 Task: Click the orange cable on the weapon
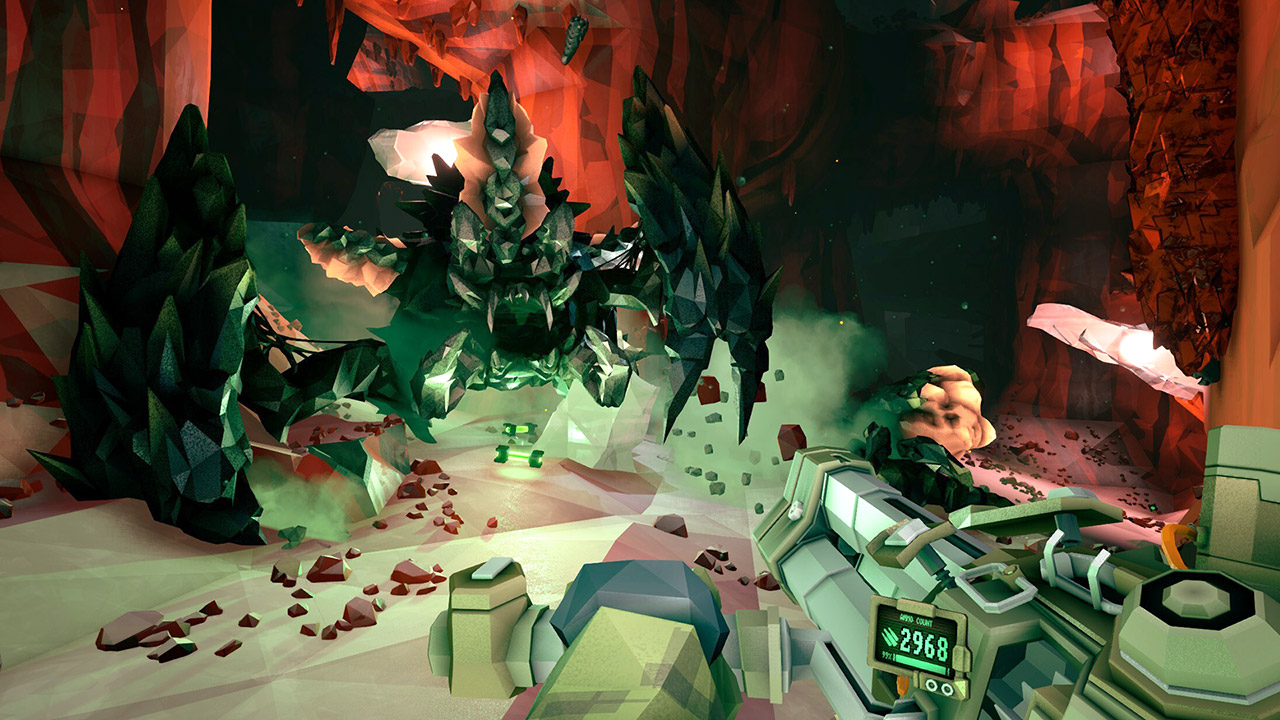point(901,687)
